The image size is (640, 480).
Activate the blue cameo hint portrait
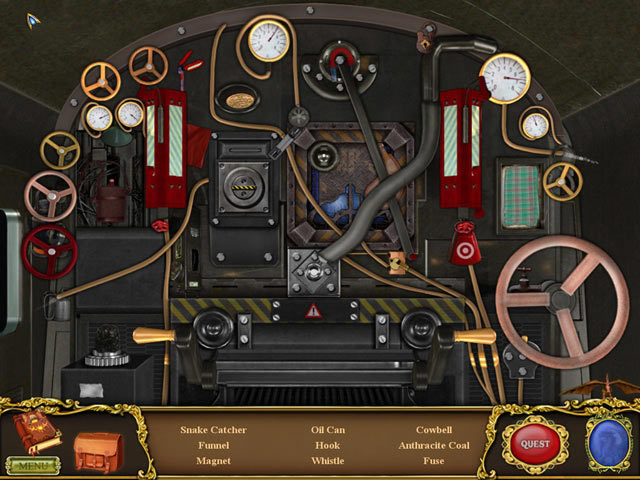click(608, 442)
